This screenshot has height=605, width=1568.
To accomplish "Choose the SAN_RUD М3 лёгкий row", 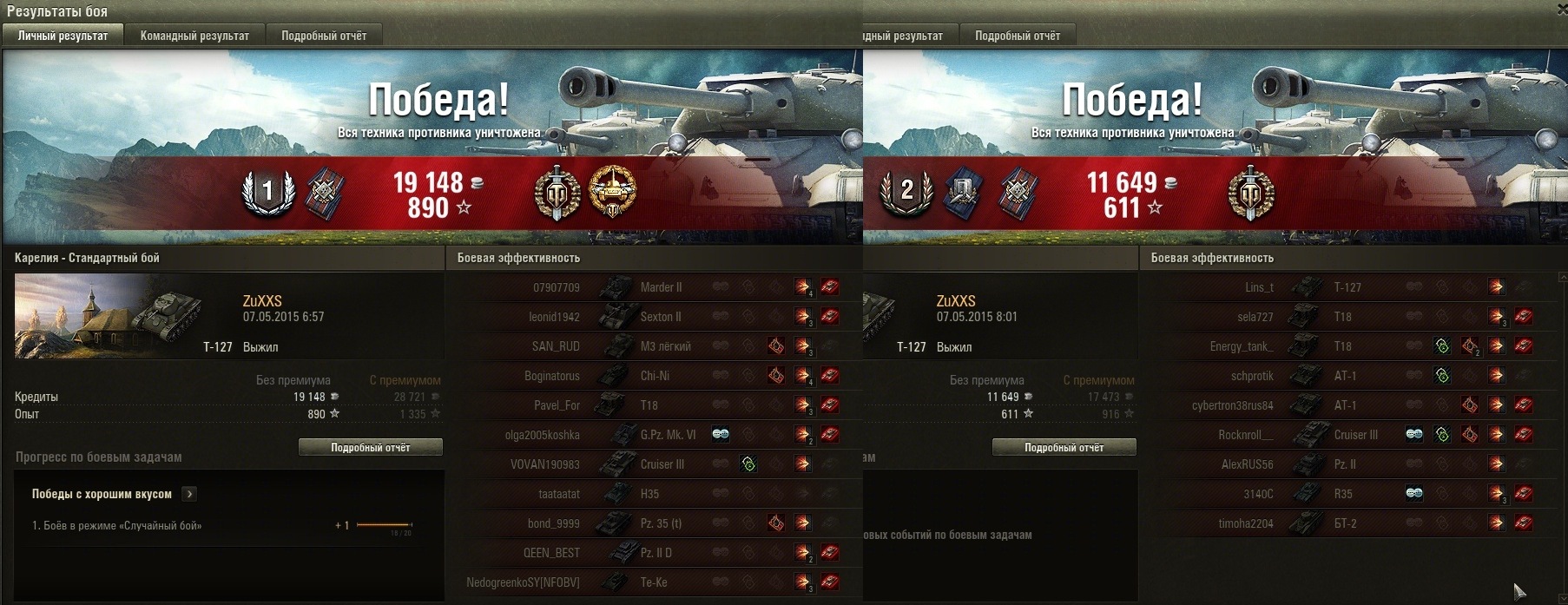I will pyautogui.click(x=651, y=346).
